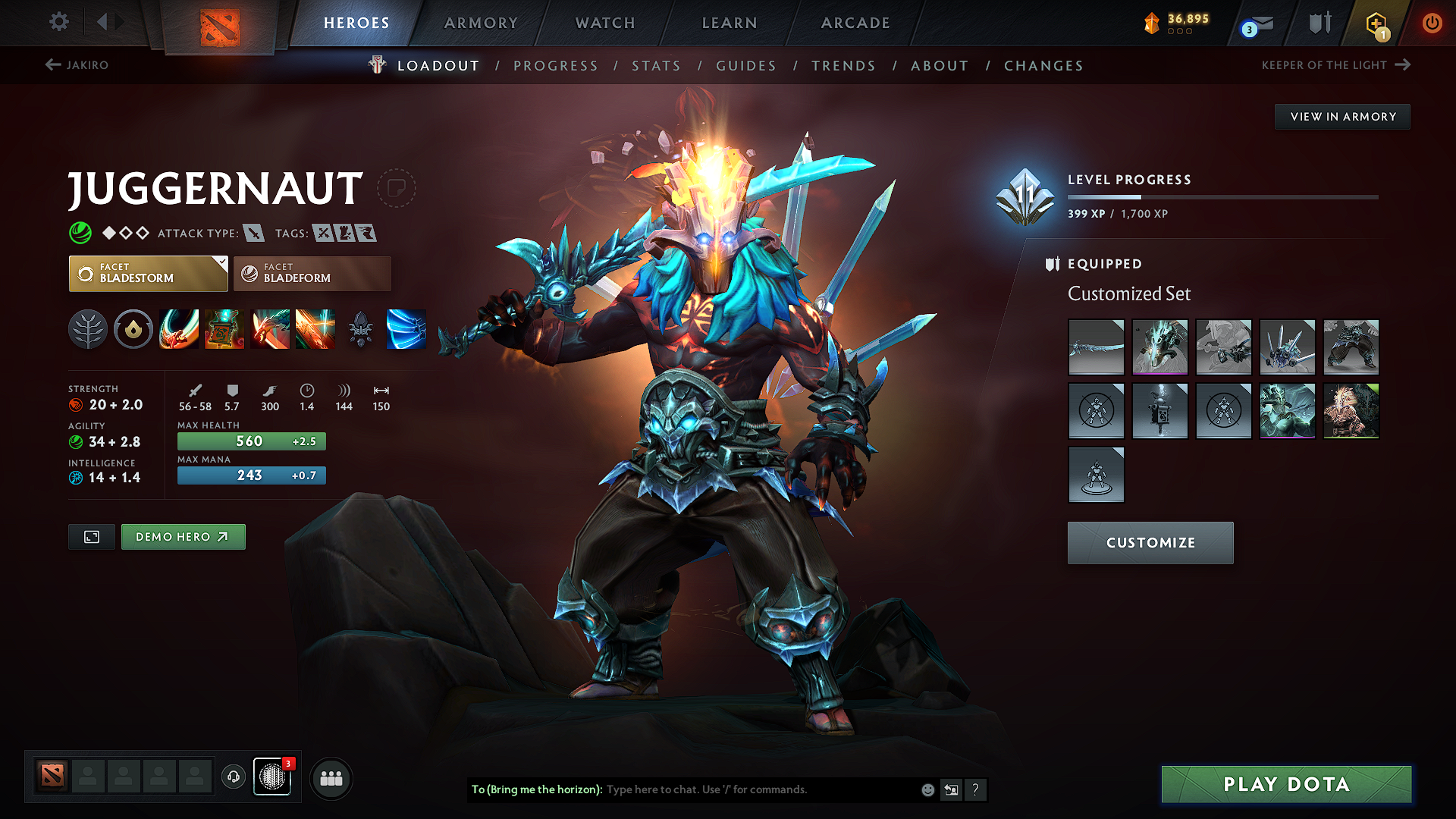This screenshot has height=819, width=1456.
Task: Open the ARMORY menu
Action: pos(480,23)
